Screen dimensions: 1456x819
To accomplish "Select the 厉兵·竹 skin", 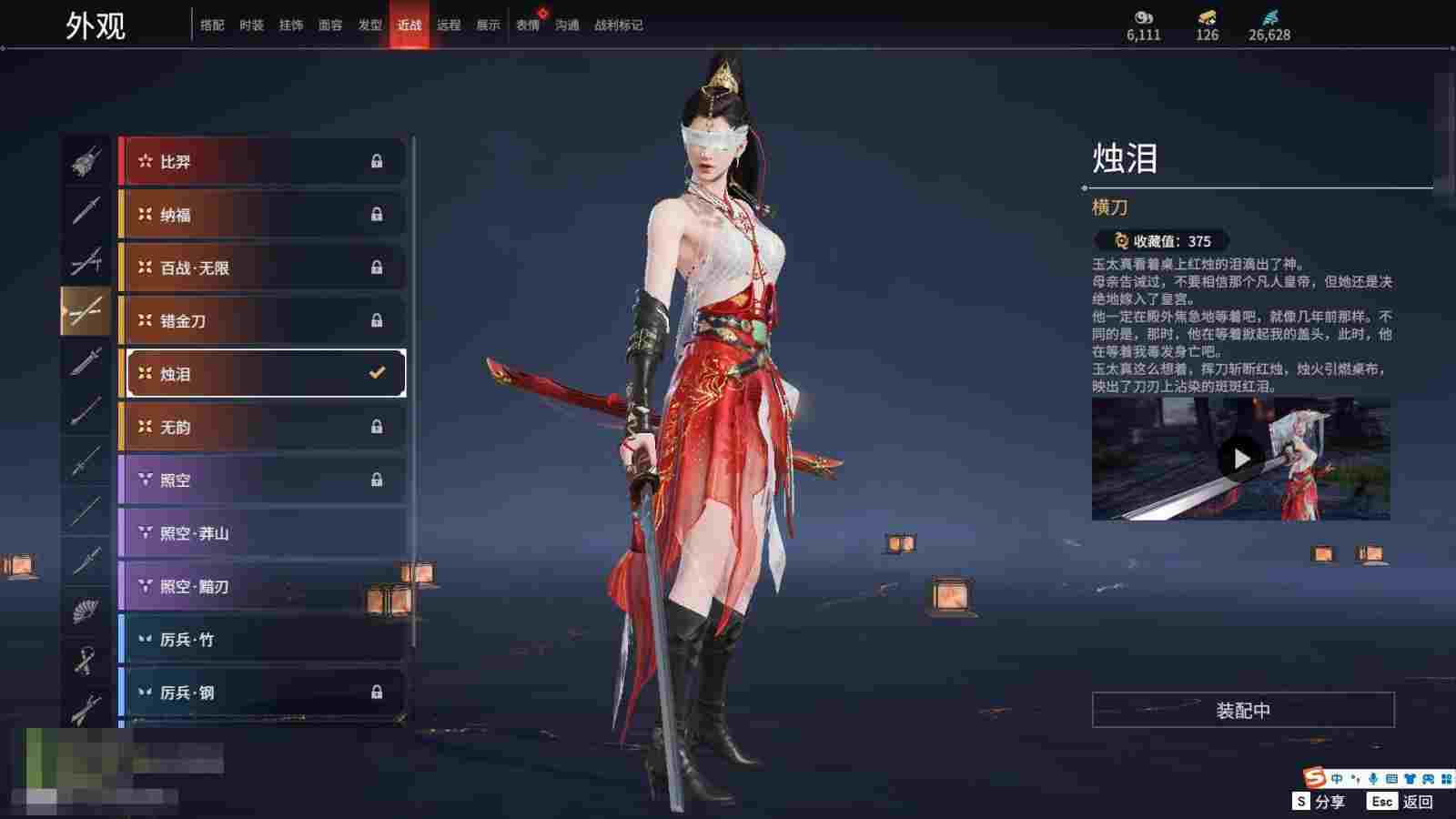I will click(263, 640).
